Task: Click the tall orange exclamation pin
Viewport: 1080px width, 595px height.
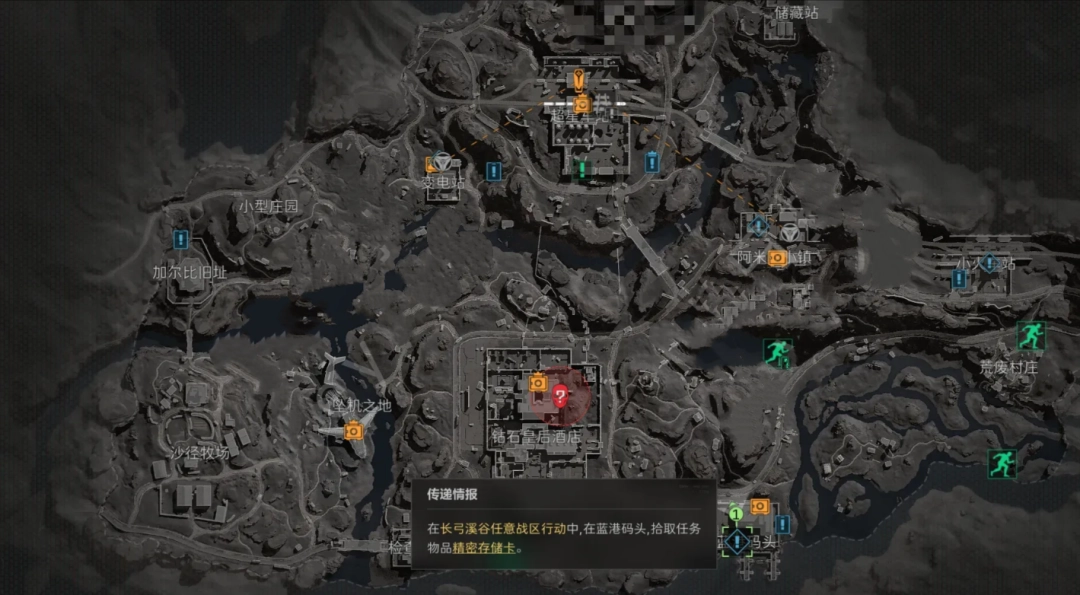Action: coord(576,80)
